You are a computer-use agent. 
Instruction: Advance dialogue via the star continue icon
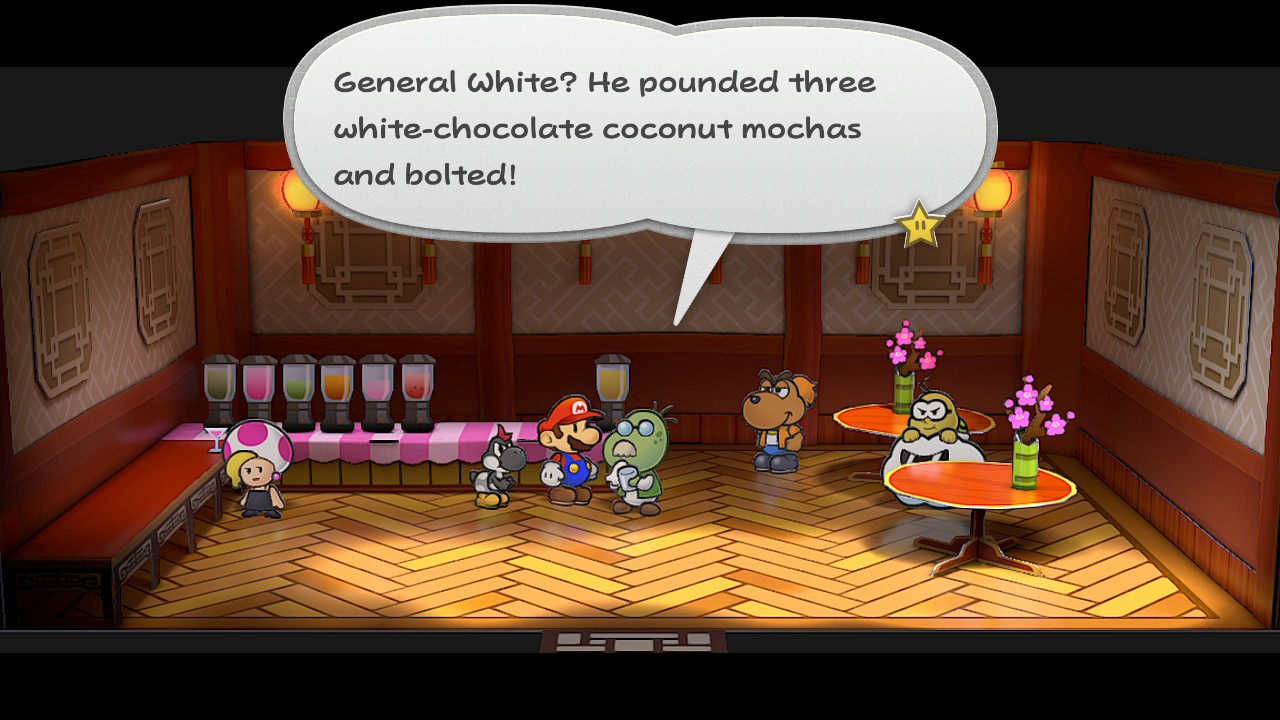919,226
